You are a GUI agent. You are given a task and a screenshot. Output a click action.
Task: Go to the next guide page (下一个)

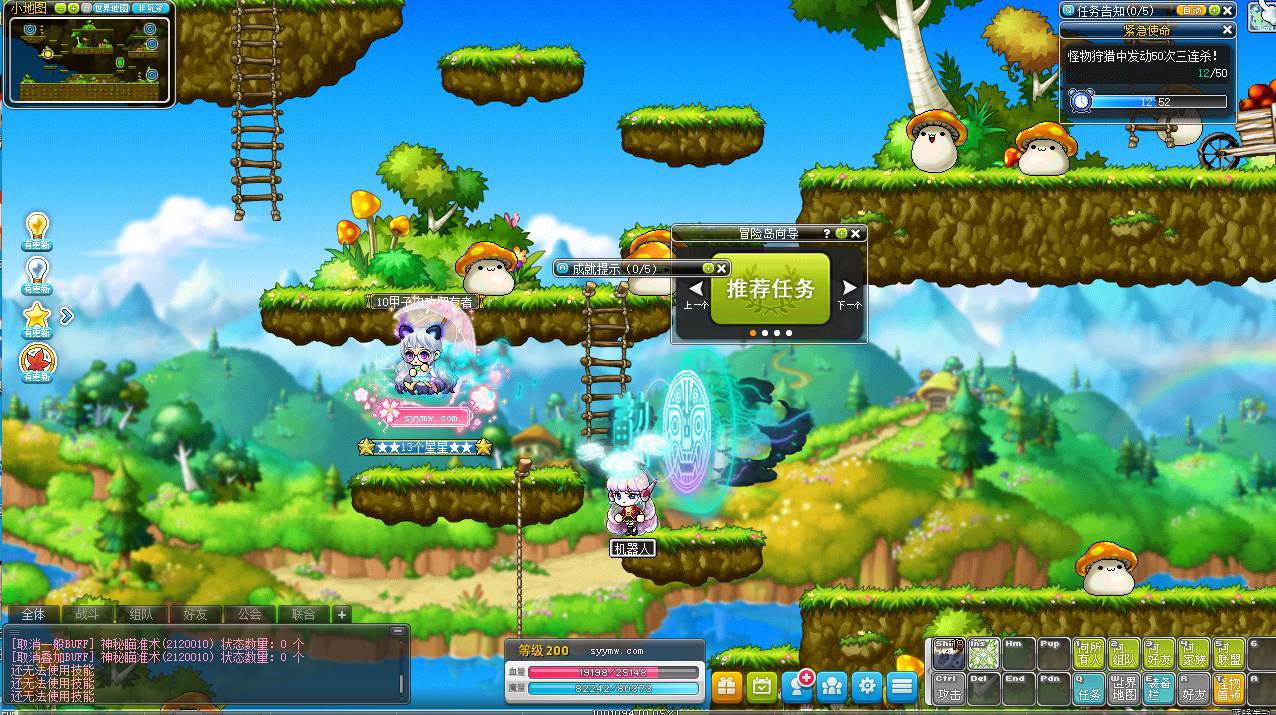(848, 294)
